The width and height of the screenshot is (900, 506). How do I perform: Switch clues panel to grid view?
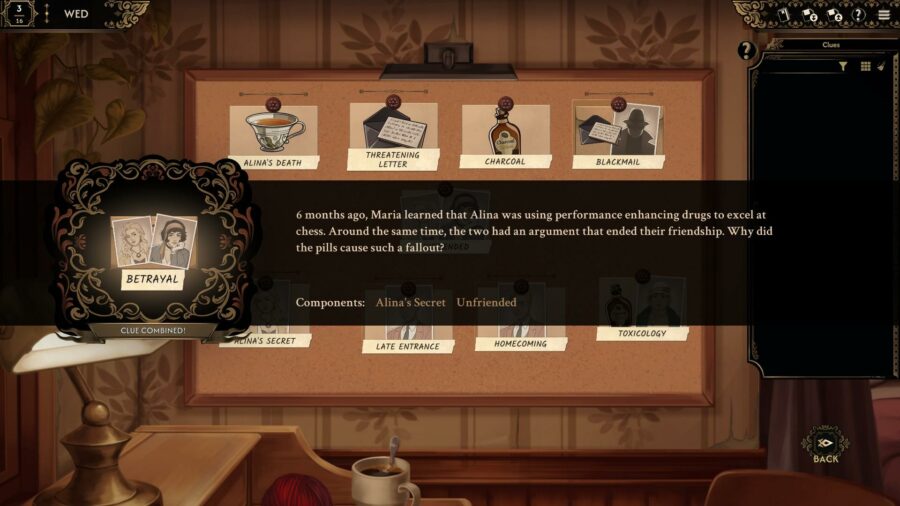click(865, 66)
